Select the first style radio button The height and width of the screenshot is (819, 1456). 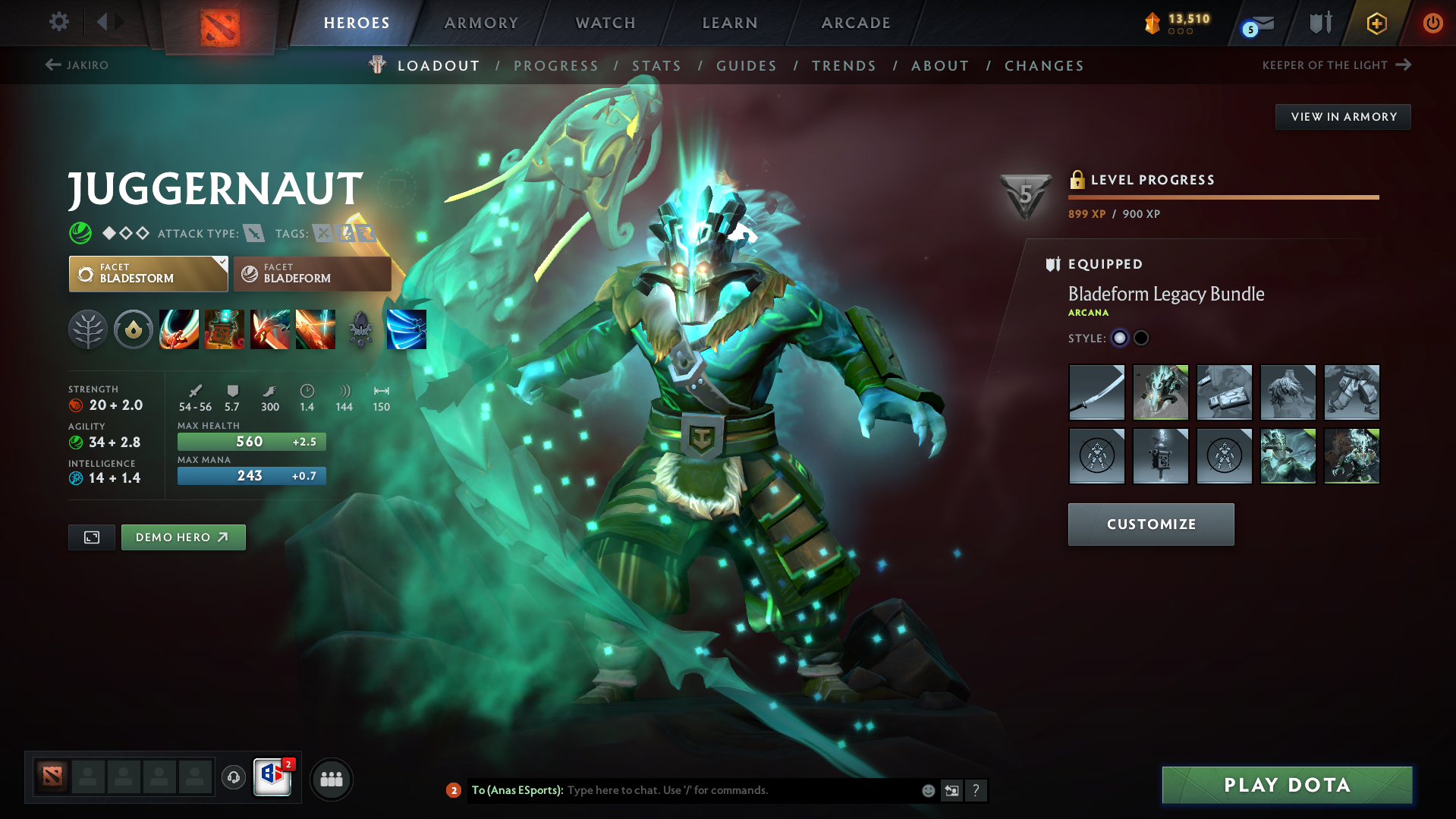tap(1120, 338)
